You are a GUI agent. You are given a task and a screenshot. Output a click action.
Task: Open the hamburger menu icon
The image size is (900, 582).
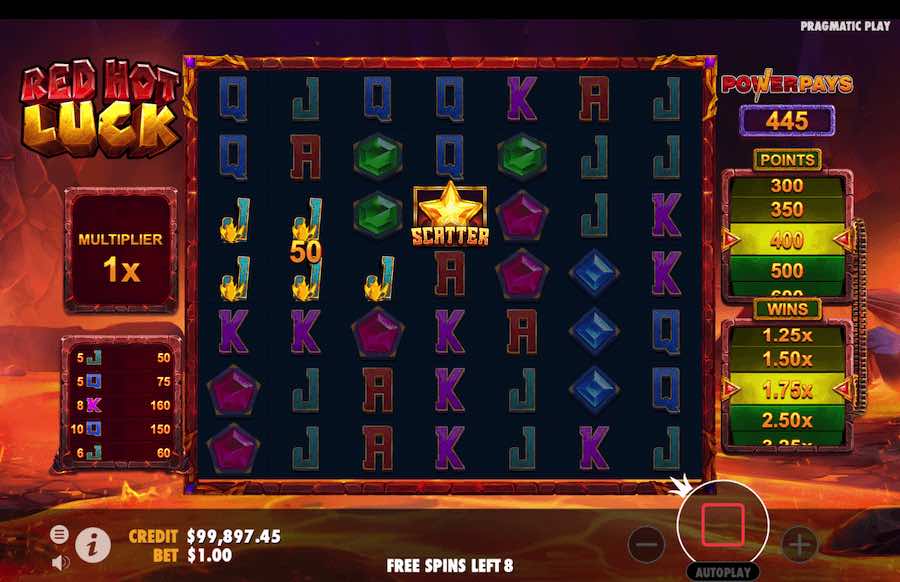pyautogui.click(x=59, y=535)
